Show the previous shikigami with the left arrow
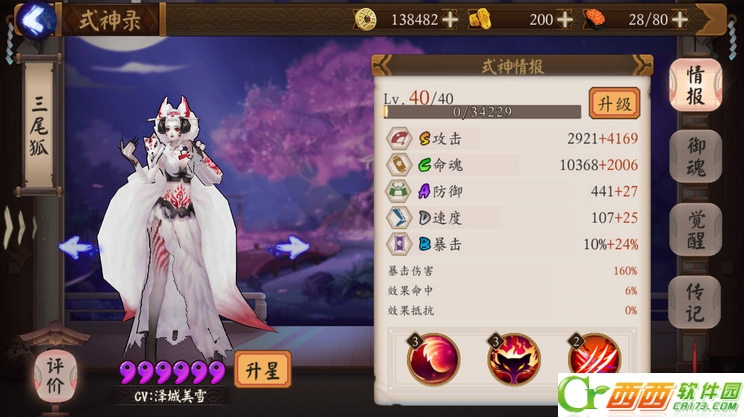This screenshot has width=744, height=417. 78,246
